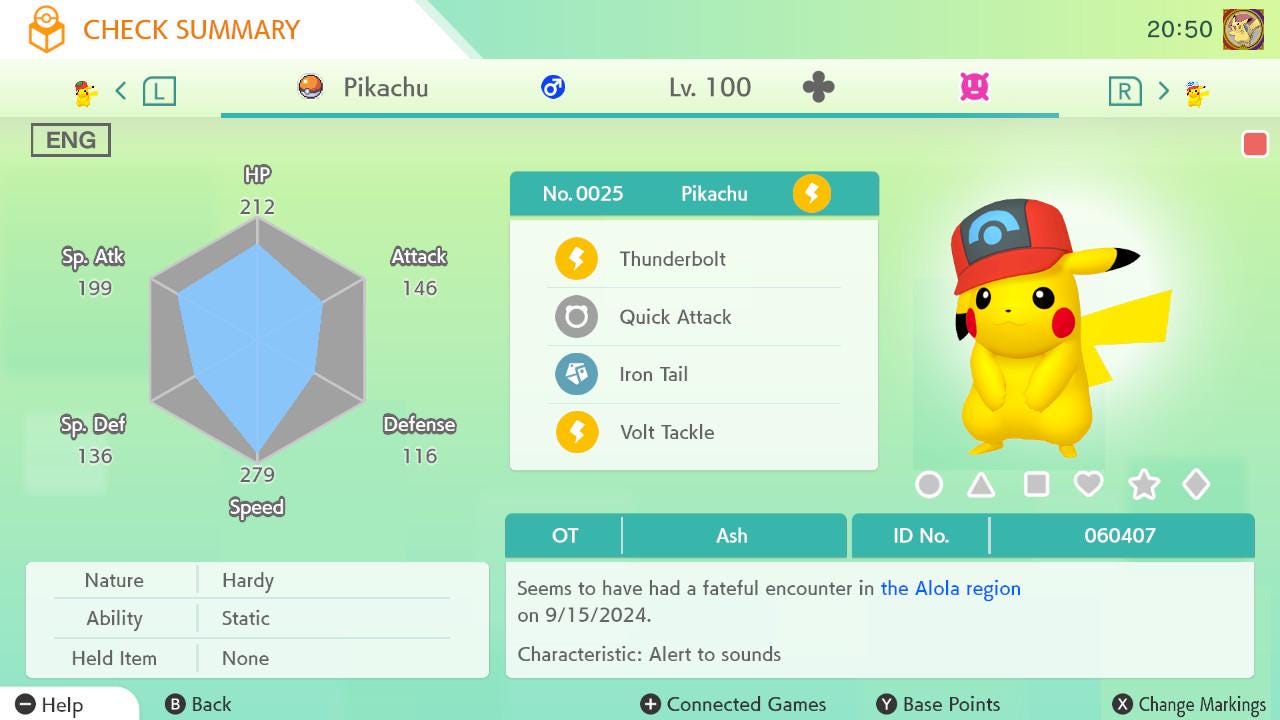Viewport: 1280px width, 720px height.
Task: Toggle the diamond marking
Action: (x=1196, y=485)
